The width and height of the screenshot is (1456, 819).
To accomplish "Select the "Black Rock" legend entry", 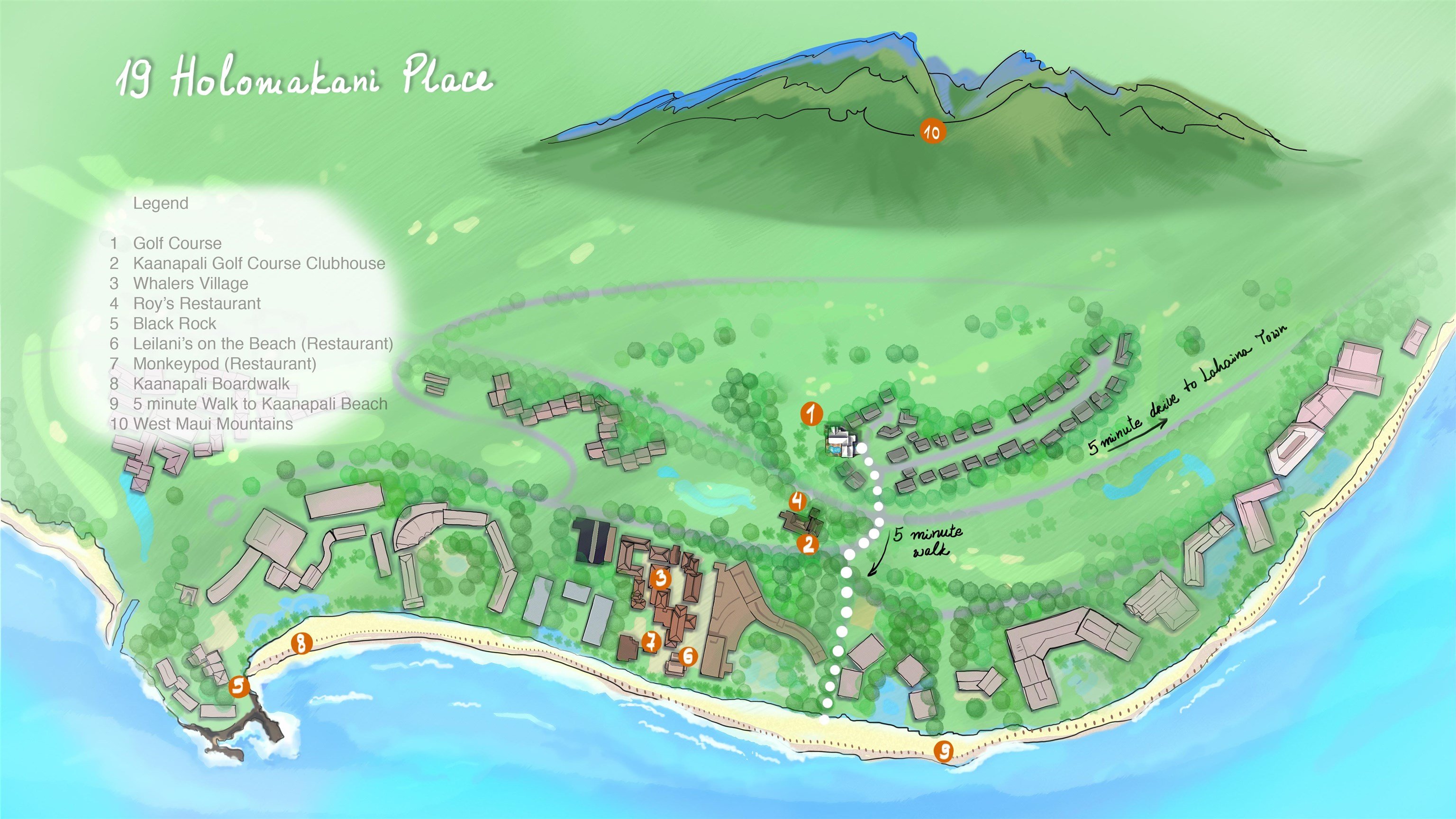I will click(x=174, y=324).
